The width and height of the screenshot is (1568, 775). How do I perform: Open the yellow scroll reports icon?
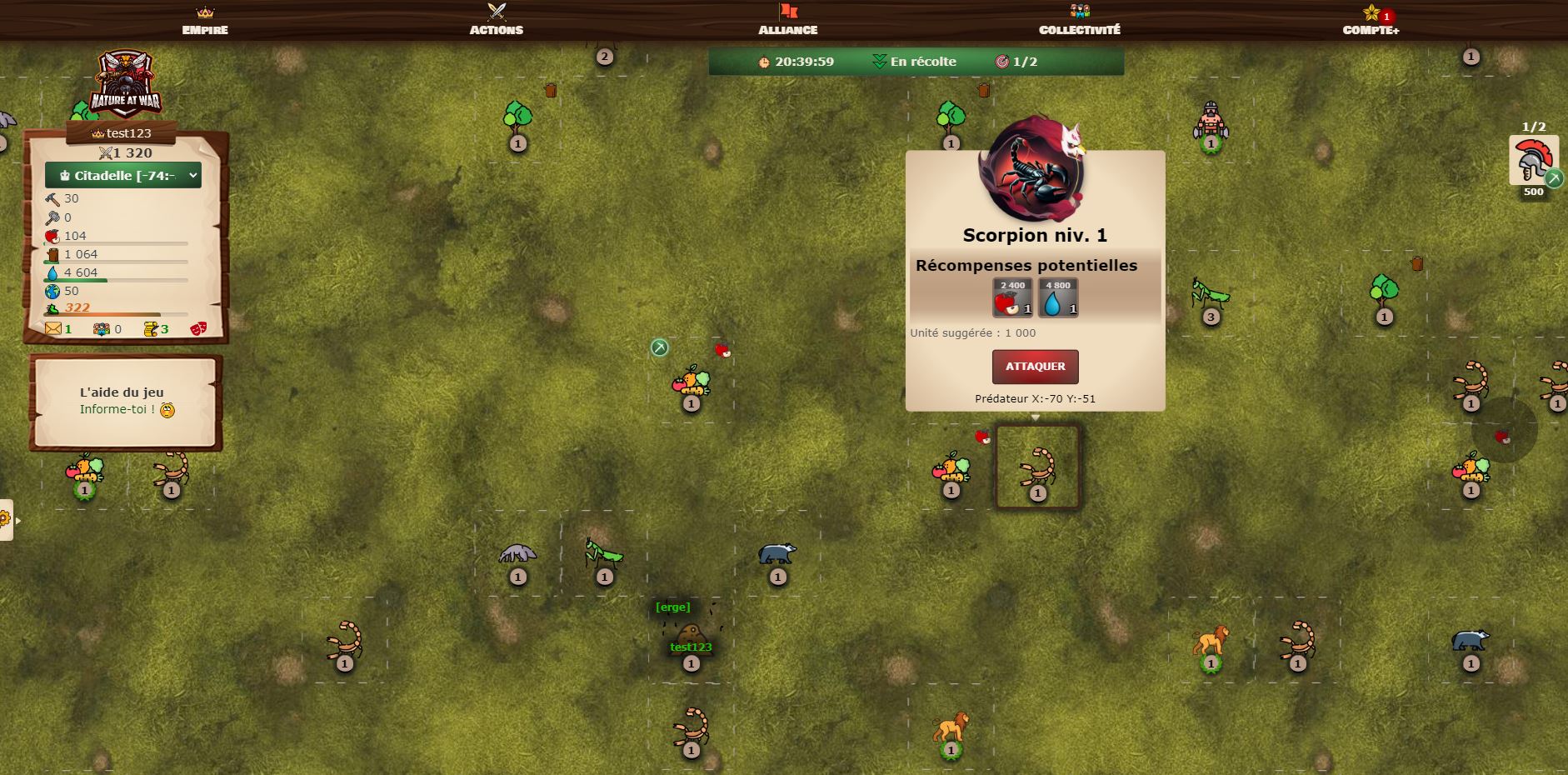(151, 329)
